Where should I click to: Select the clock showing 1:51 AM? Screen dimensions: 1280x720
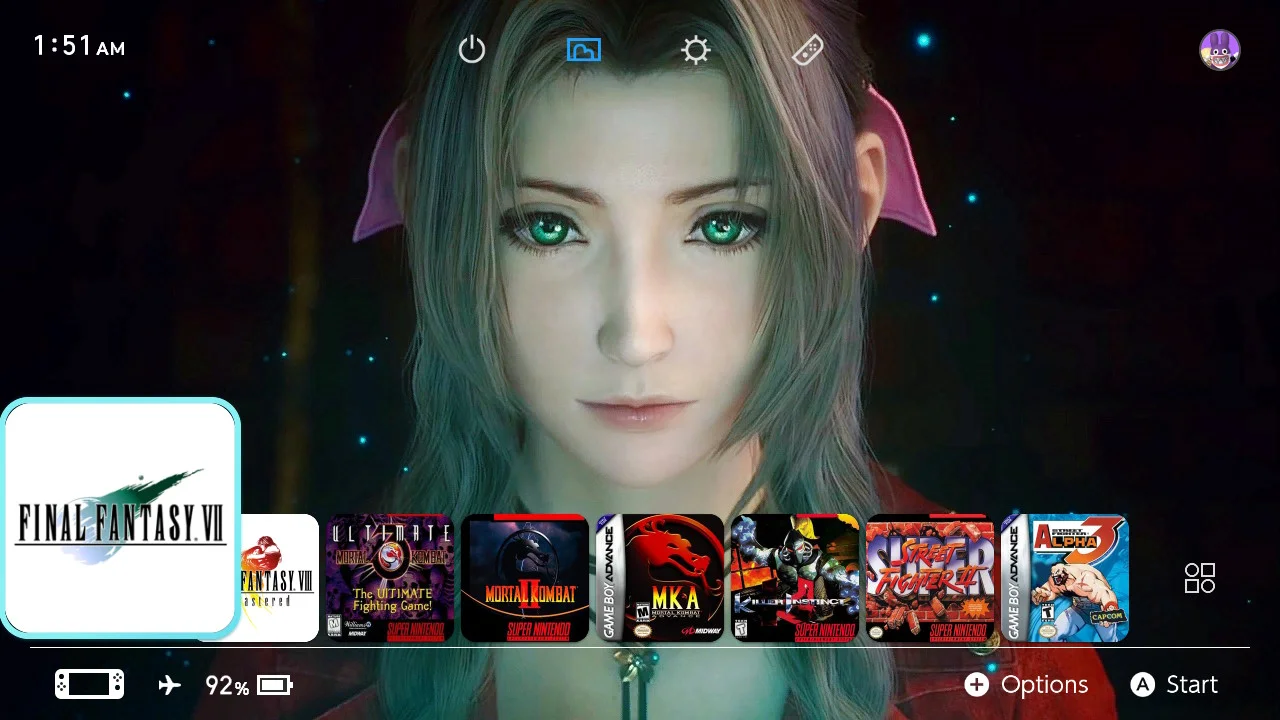pos(77,45)
